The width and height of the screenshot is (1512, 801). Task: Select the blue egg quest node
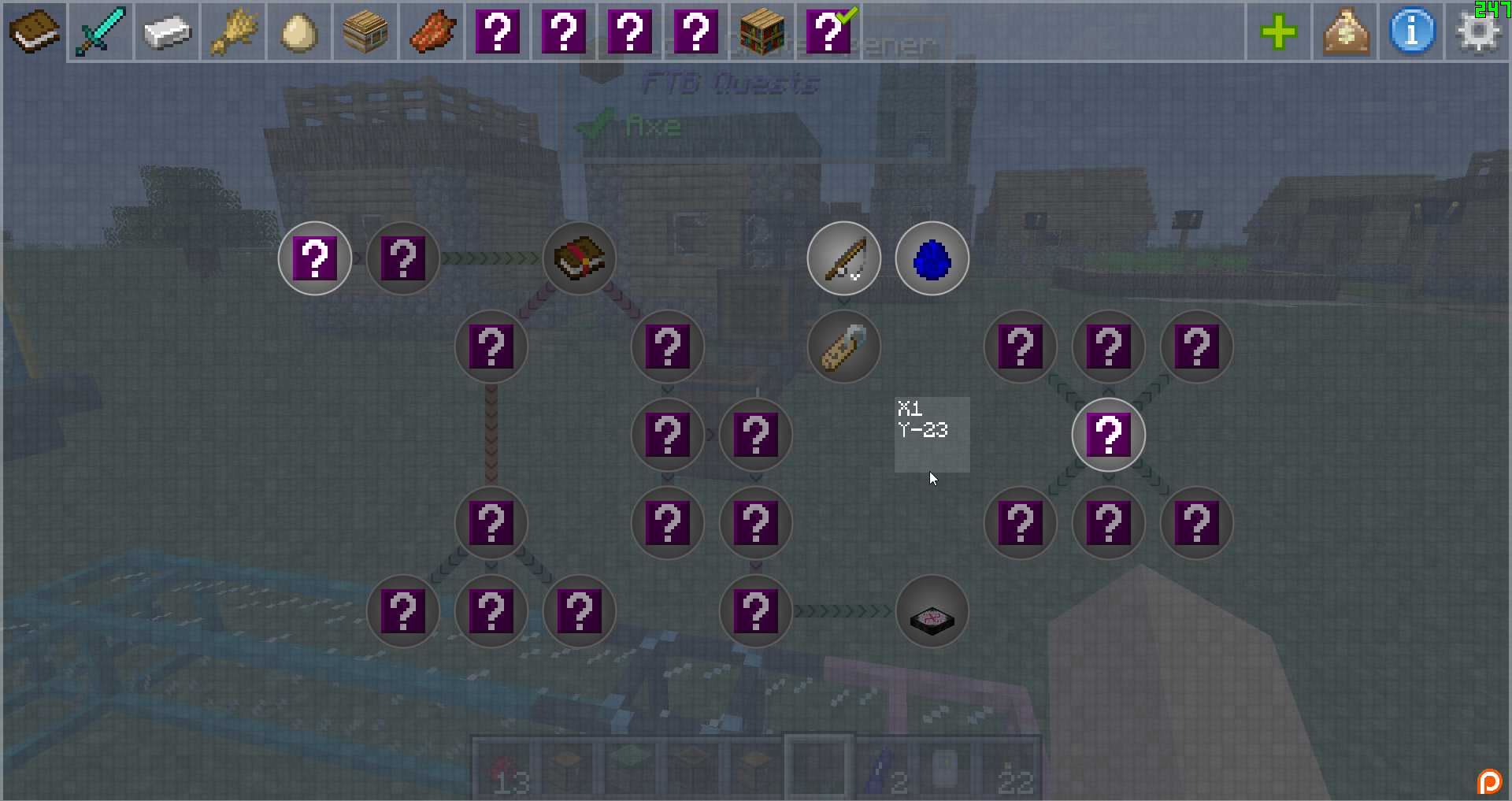coord(932,258)
